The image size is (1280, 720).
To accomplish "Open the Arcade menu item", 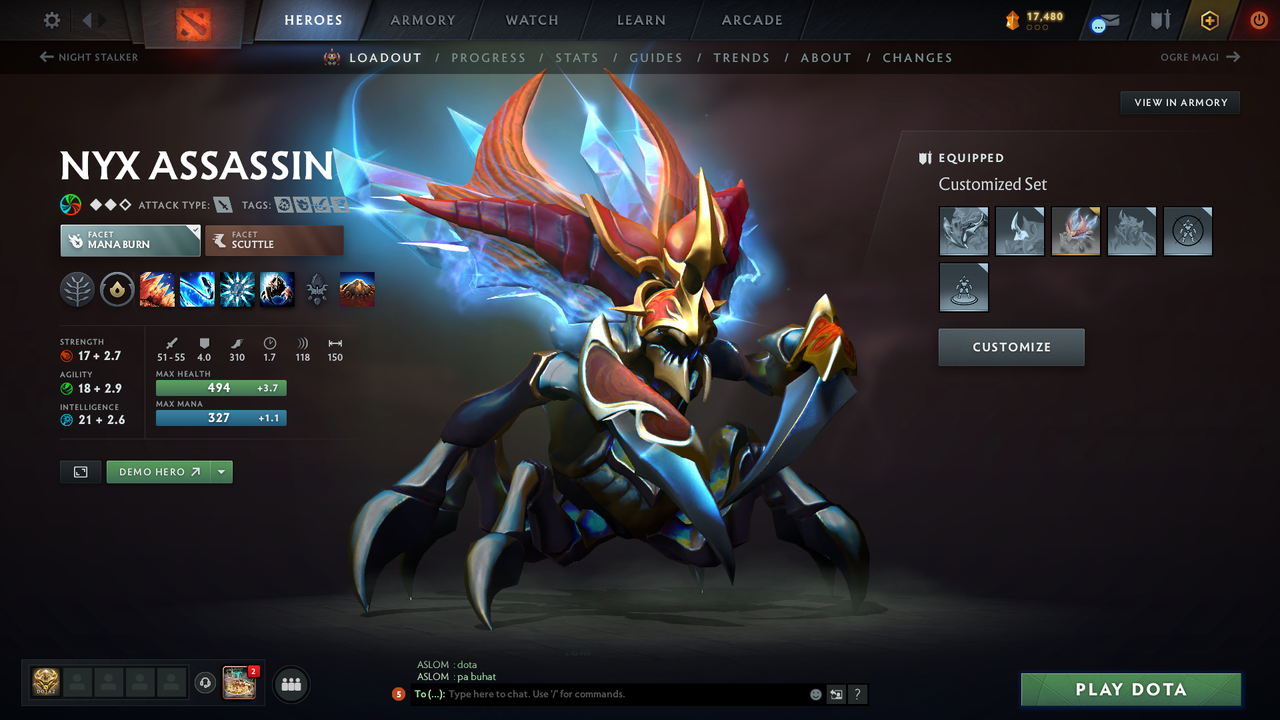I will tap(751, 19).
